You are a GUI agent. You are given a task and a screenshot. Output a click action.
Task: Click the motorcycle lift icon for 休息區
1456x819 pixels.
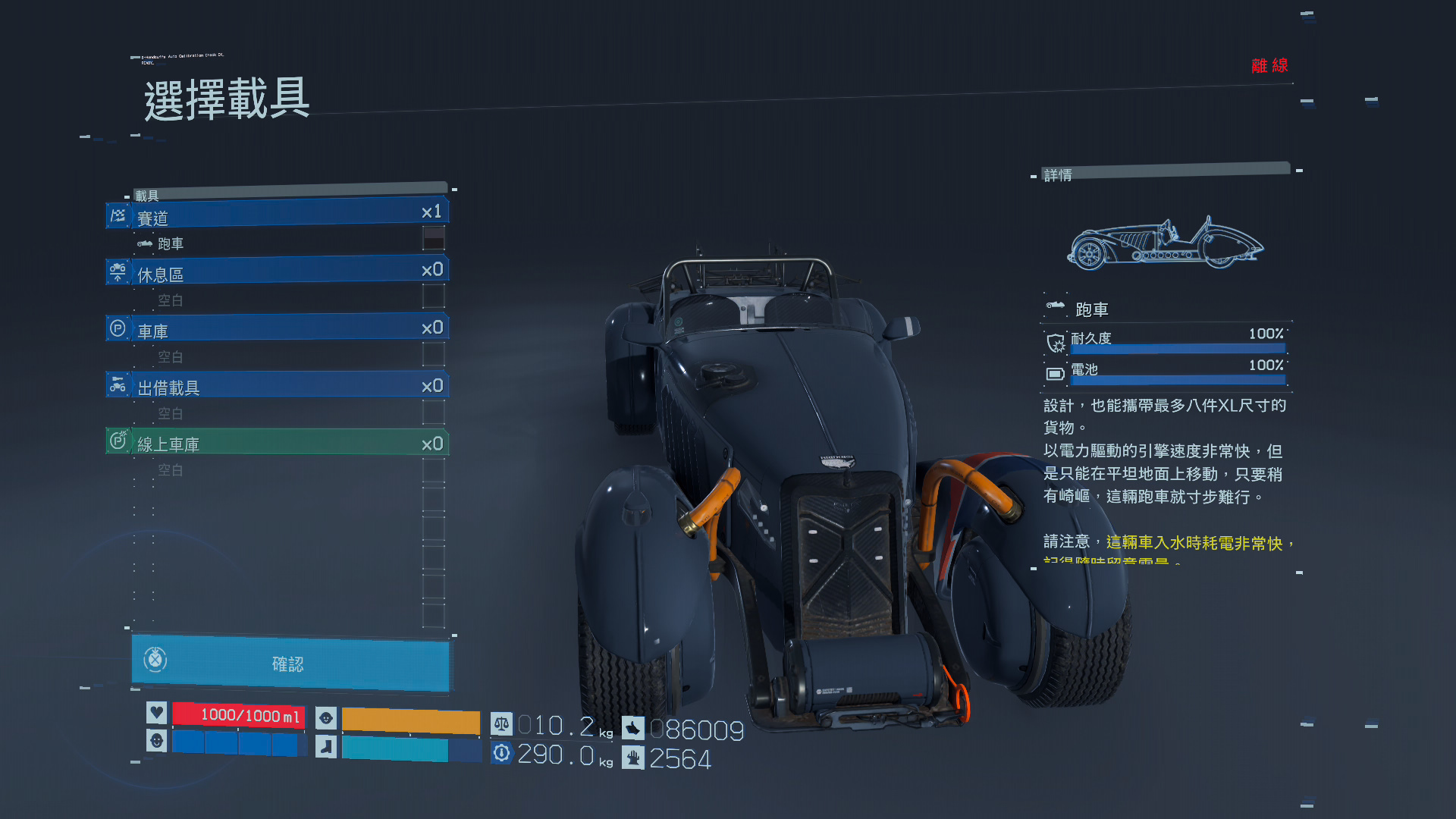[x=118, y=271]
